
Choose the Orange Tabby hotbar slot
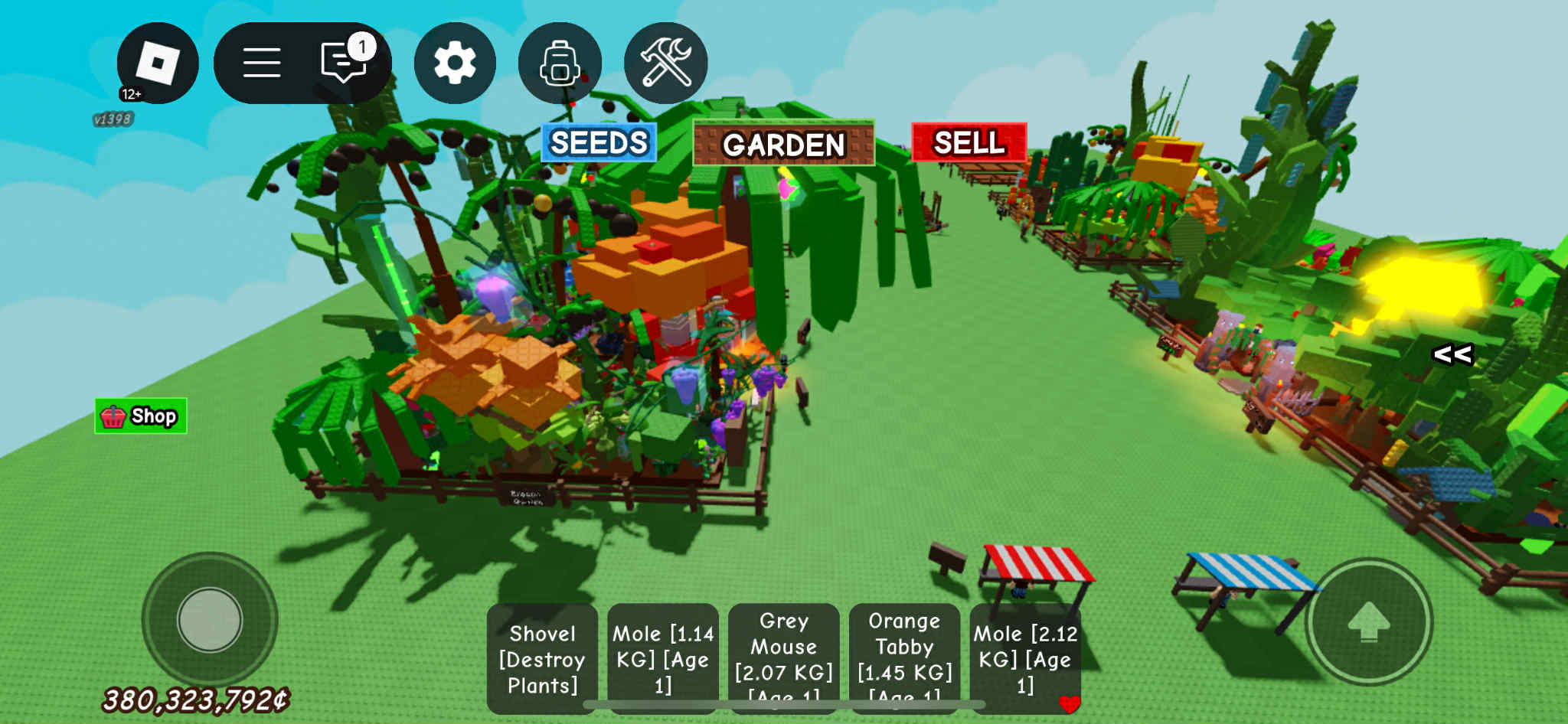(904, 659)
